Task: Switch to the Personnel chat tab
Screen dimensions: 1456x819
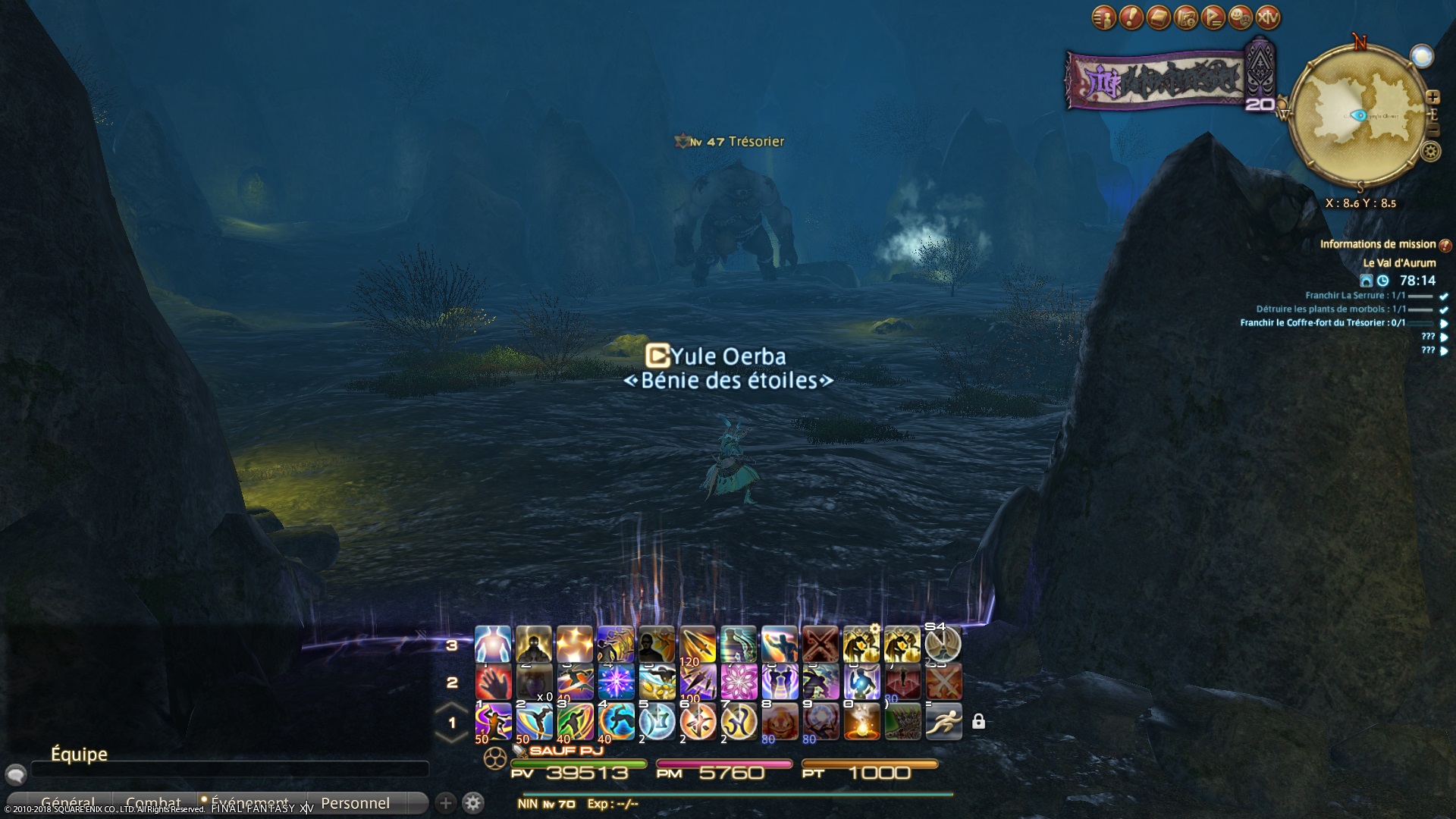Action: 355,803
